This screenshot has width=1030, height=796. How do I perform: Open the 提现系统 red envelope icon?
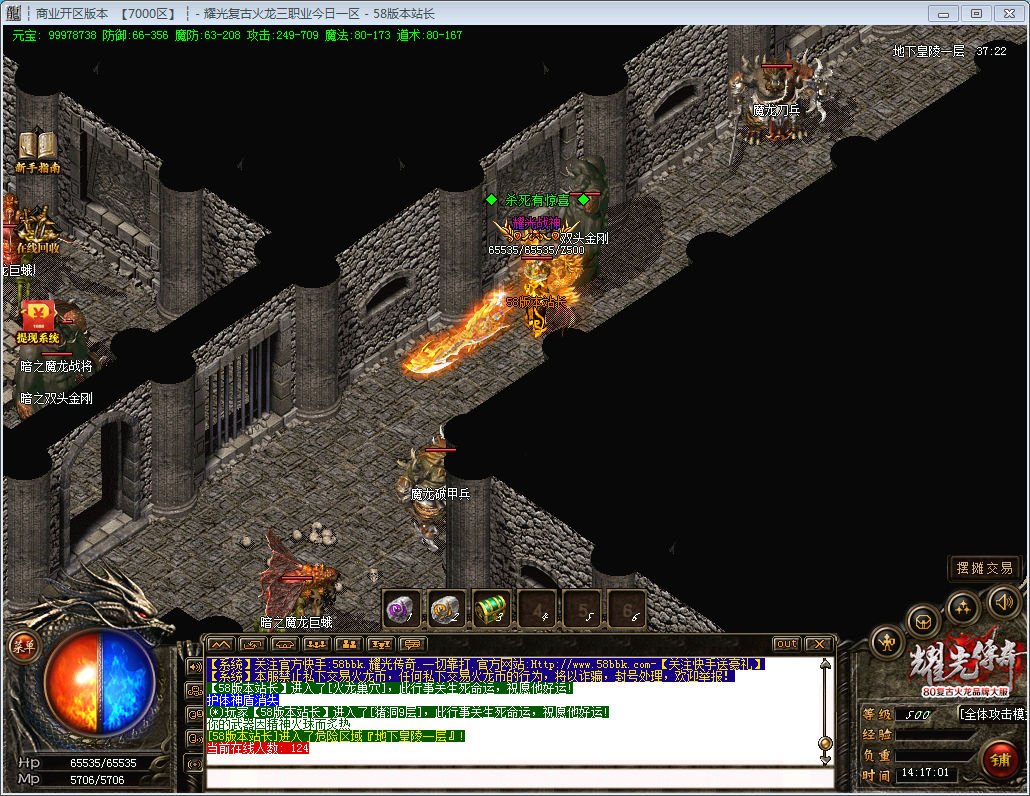point(39,316)
